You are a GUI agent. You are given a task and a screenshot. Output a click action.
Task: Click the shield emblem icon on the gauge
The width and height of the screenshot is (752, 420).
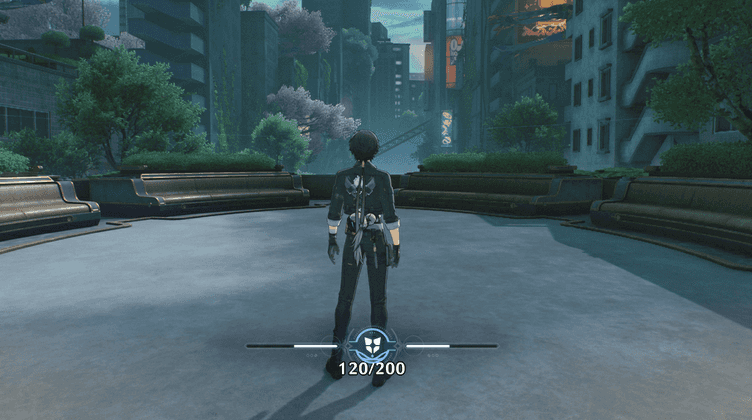coord(371,346)
